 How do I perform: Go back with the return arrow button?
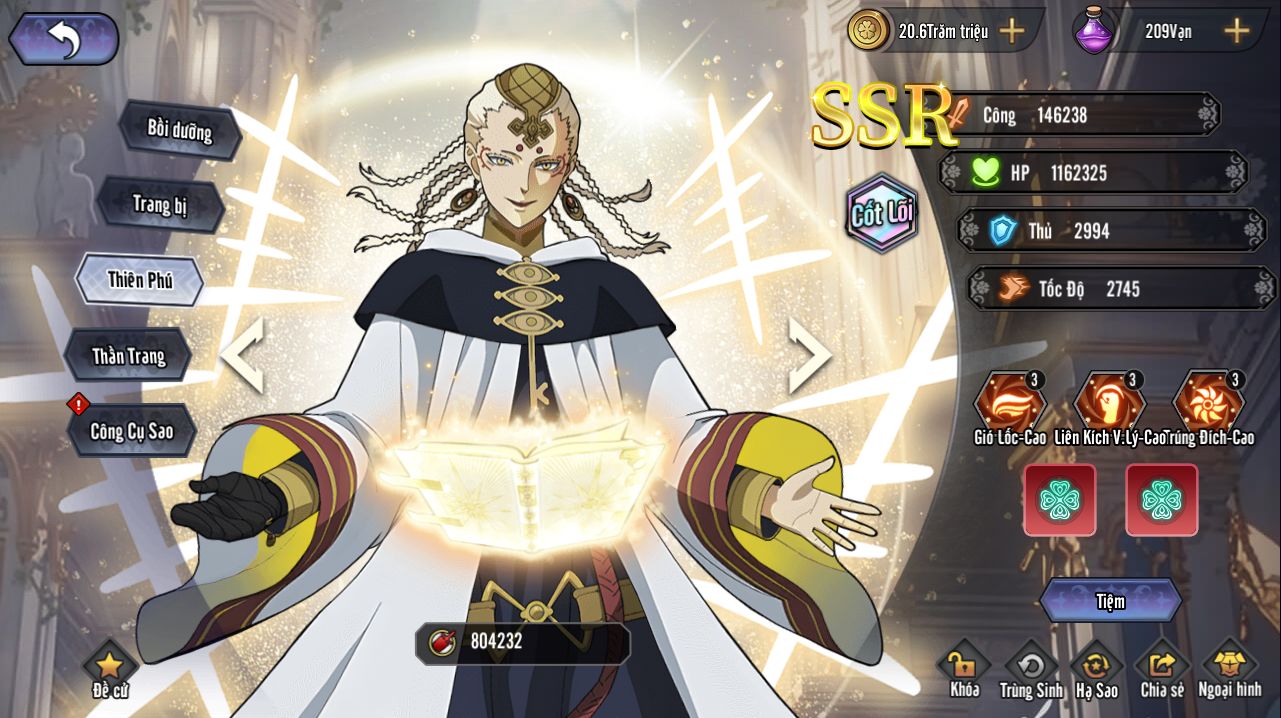click(x=64, y=39)
